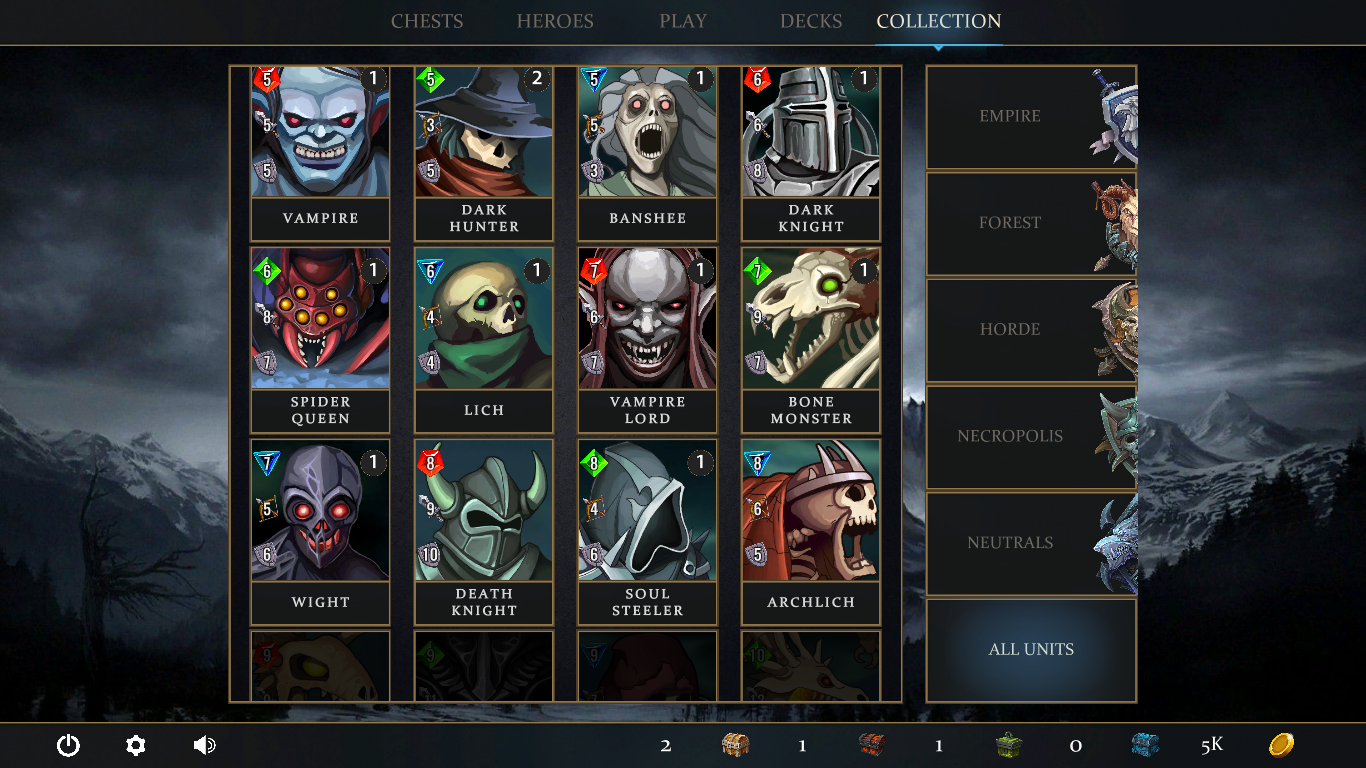Filter by Neutrals units
Screen dimensions: 1366x768
pyautogui.click(x=1031, y=543)
